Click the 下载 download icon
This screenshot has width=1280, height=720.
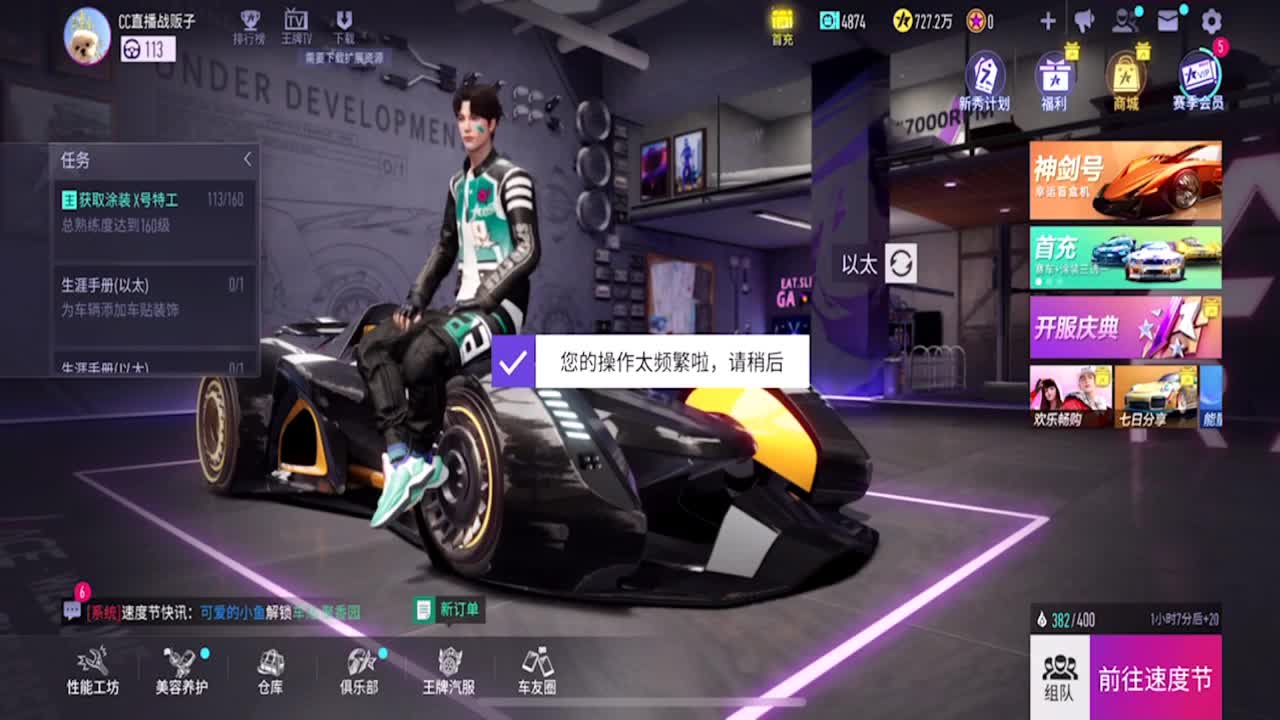(345, 22)
